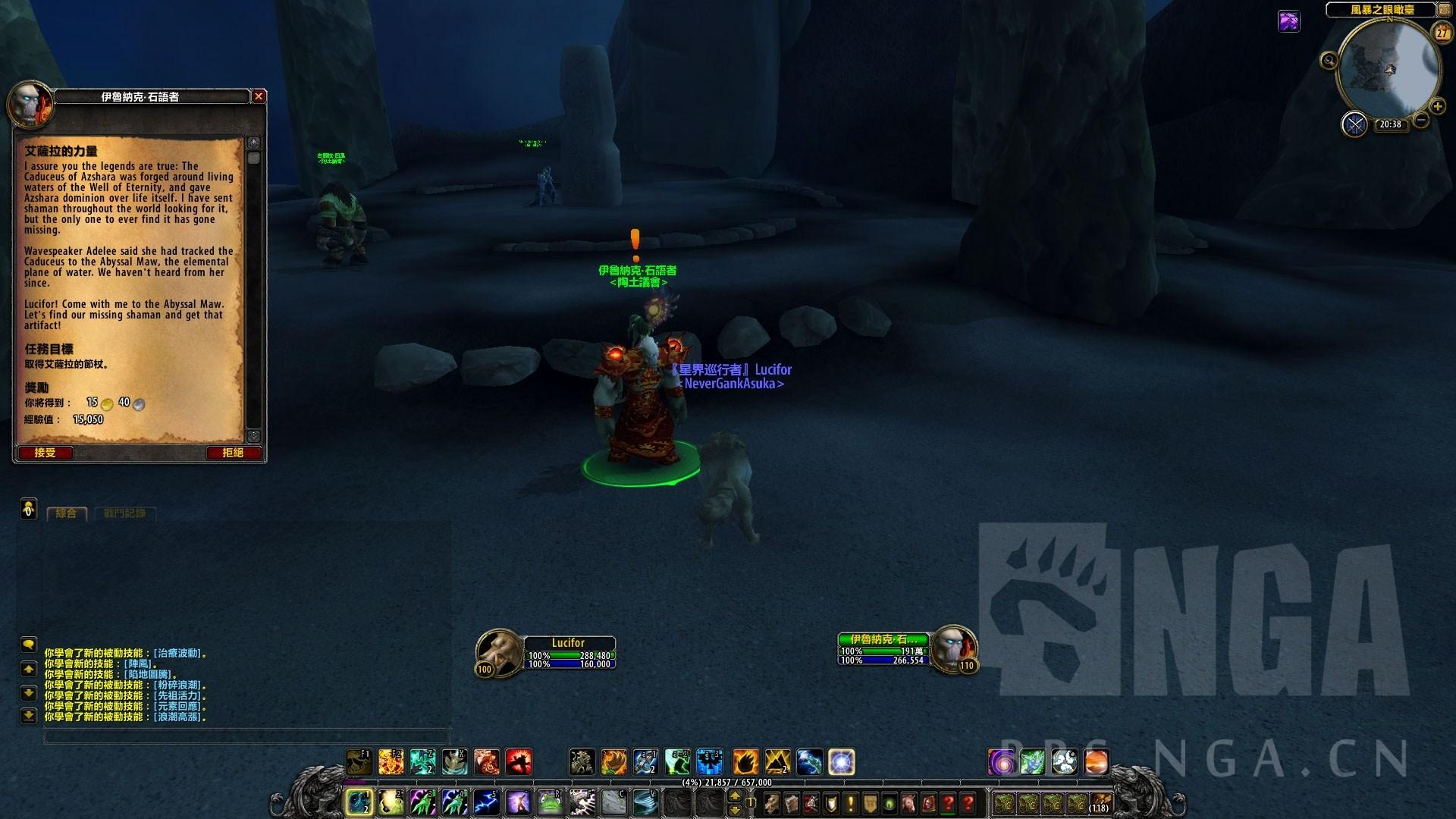1456x819 pixels.
Task: Click Lucifor's player portrait
Action: point(498,651)
